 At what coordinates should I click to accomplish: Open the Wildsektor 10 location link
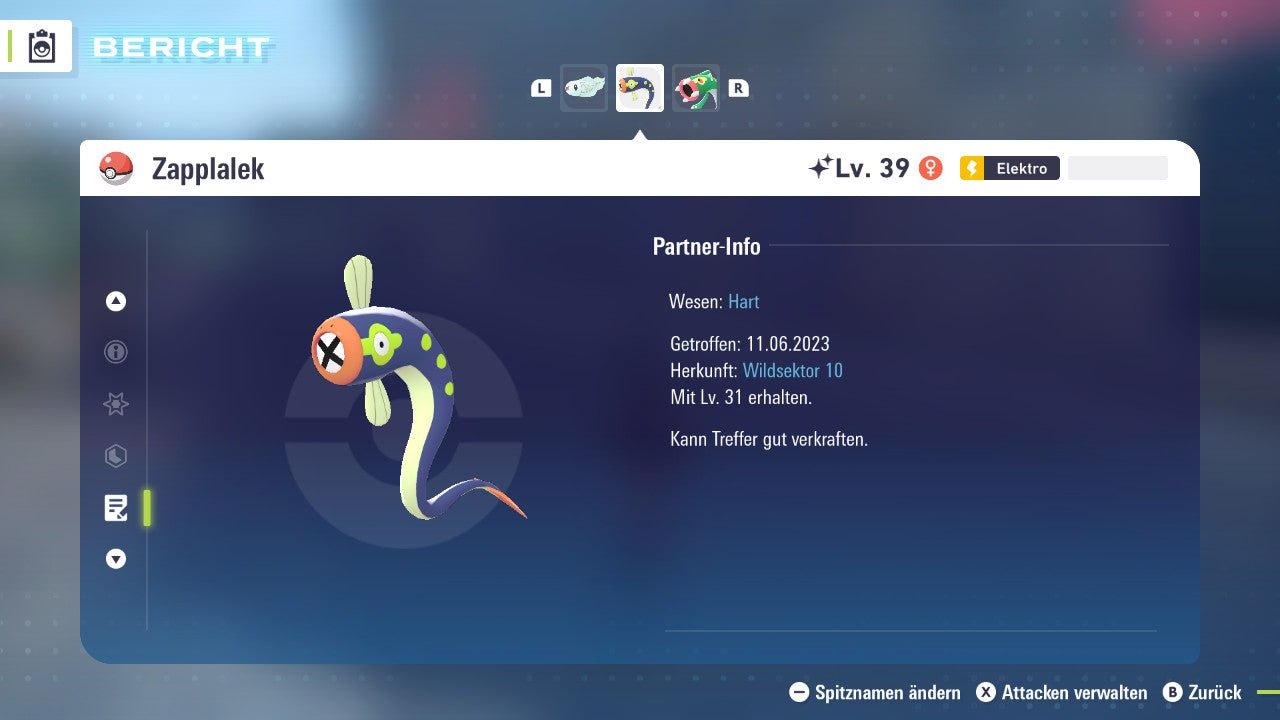[793, 370]
